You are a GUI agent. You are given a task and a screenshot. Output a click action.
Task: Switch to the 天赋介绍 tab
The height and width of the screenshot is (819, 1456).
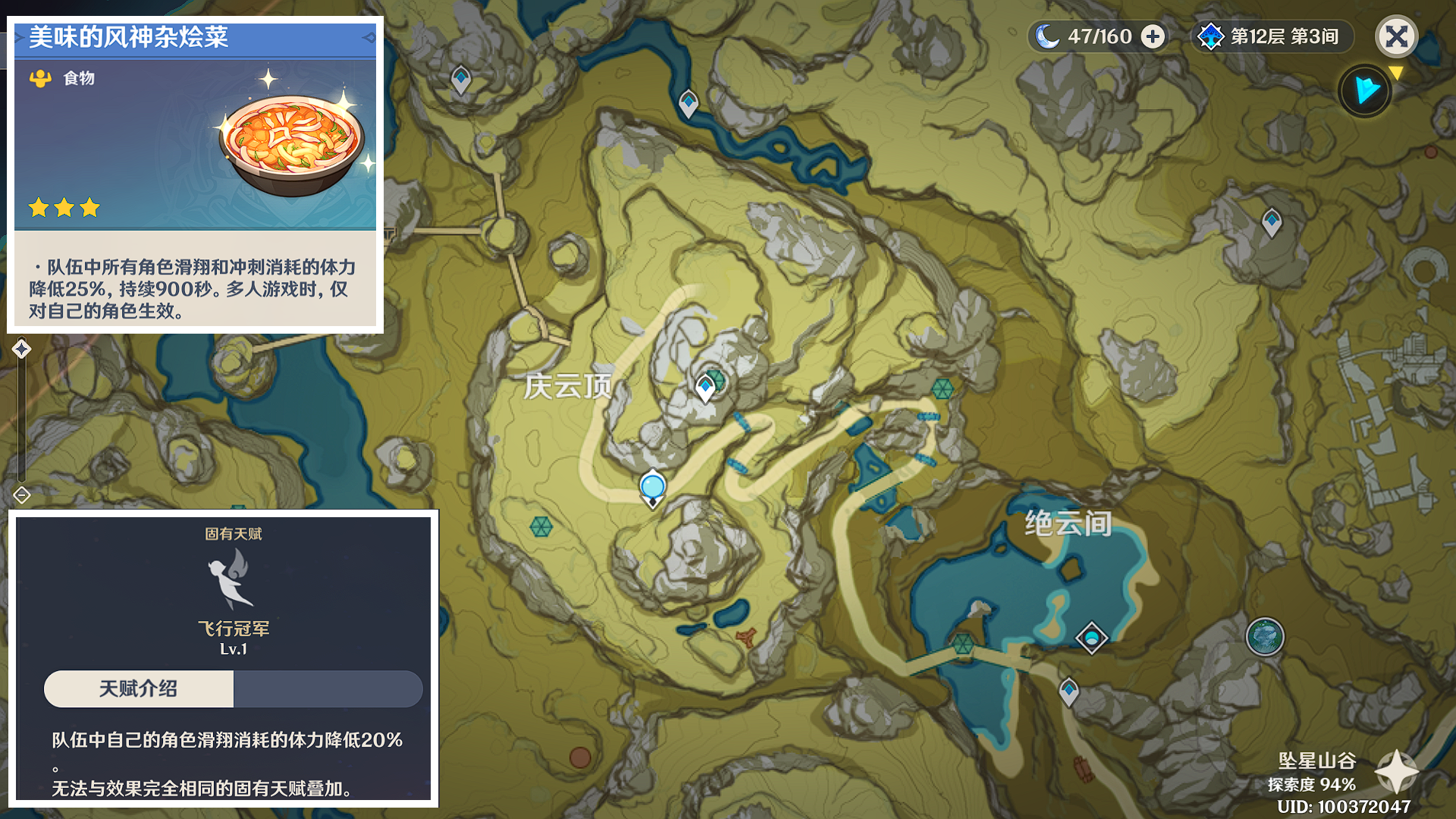(x=139, y=689)
